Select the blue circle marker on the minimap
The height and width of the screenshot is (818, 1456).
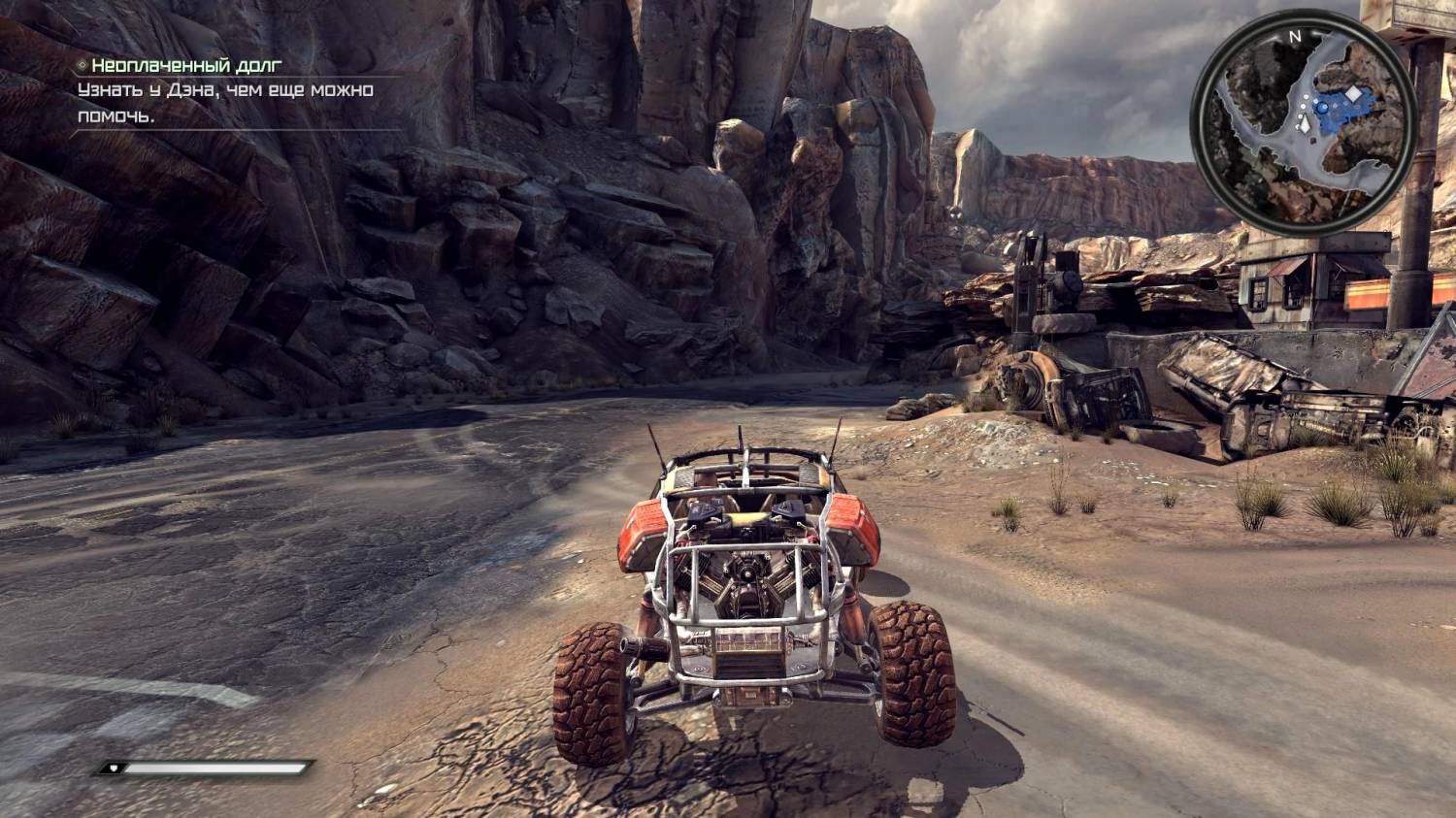click(x=1323, y=110)
